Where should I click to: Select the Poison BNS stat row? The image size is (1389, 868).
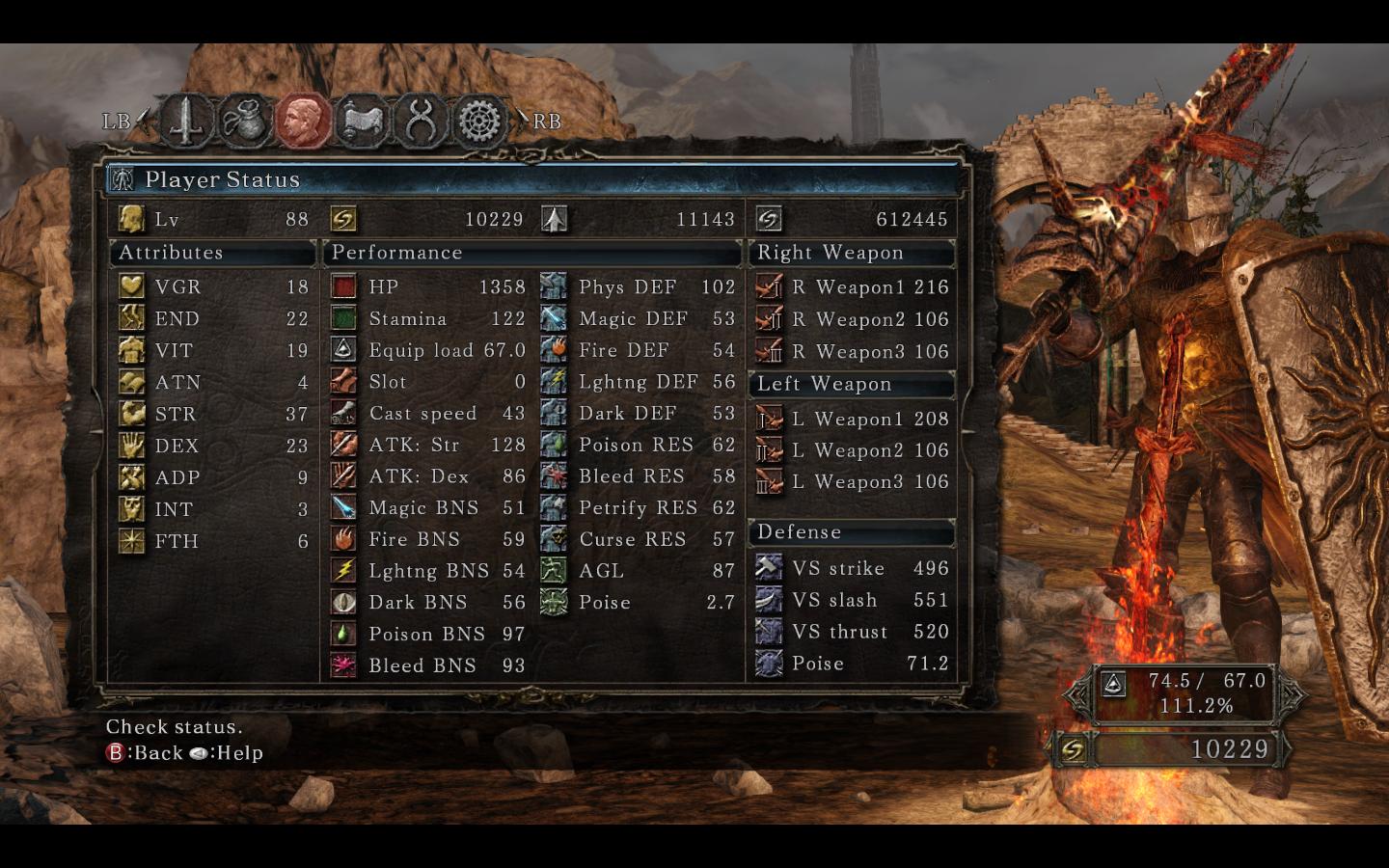tap(428, 634)
